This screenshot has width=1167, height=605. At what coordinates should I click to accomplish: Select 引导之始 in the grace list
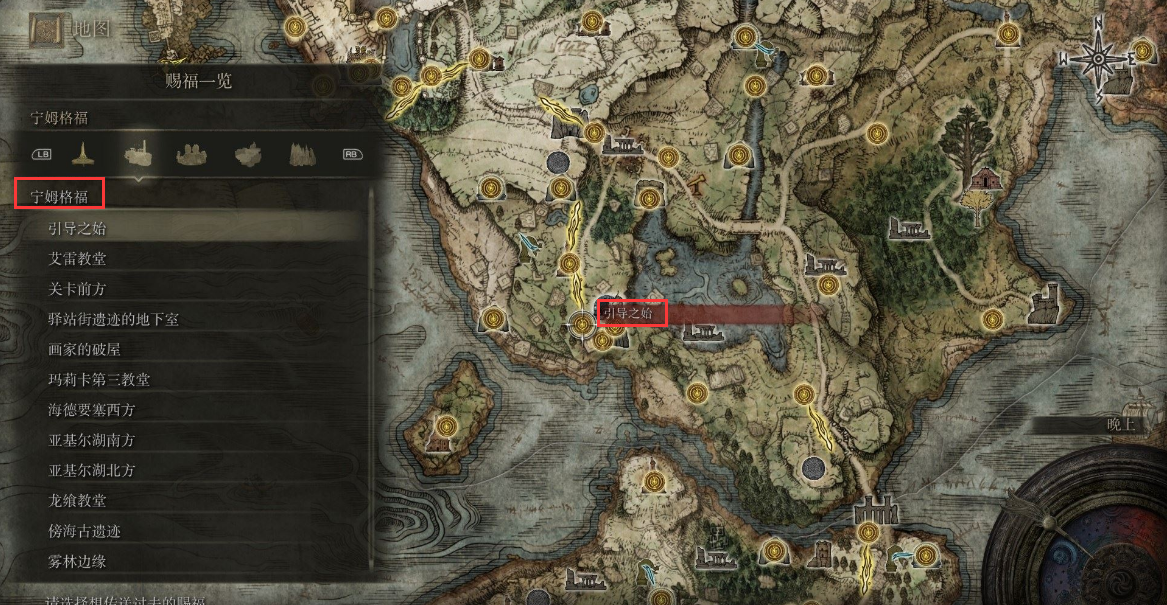tap(78, 228)
